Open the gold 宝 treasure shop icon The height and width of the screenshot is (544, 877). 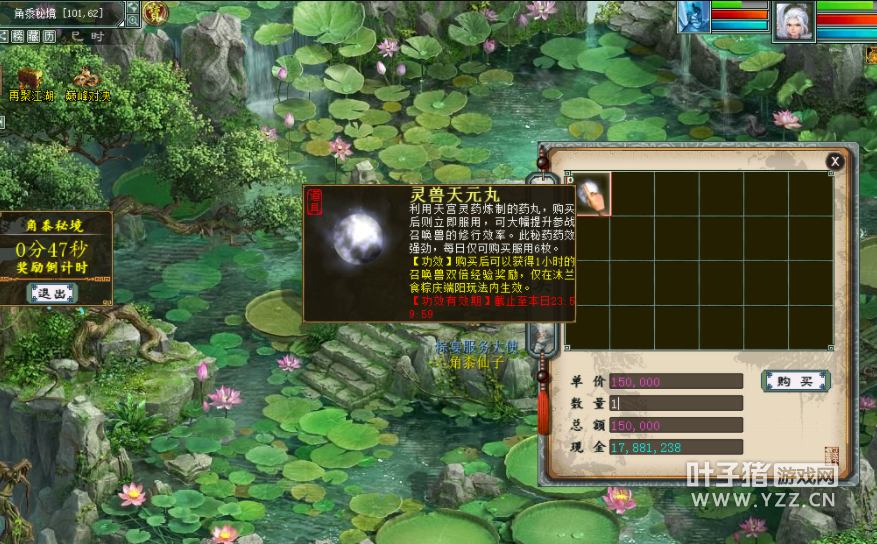click(x=155, y=13)
